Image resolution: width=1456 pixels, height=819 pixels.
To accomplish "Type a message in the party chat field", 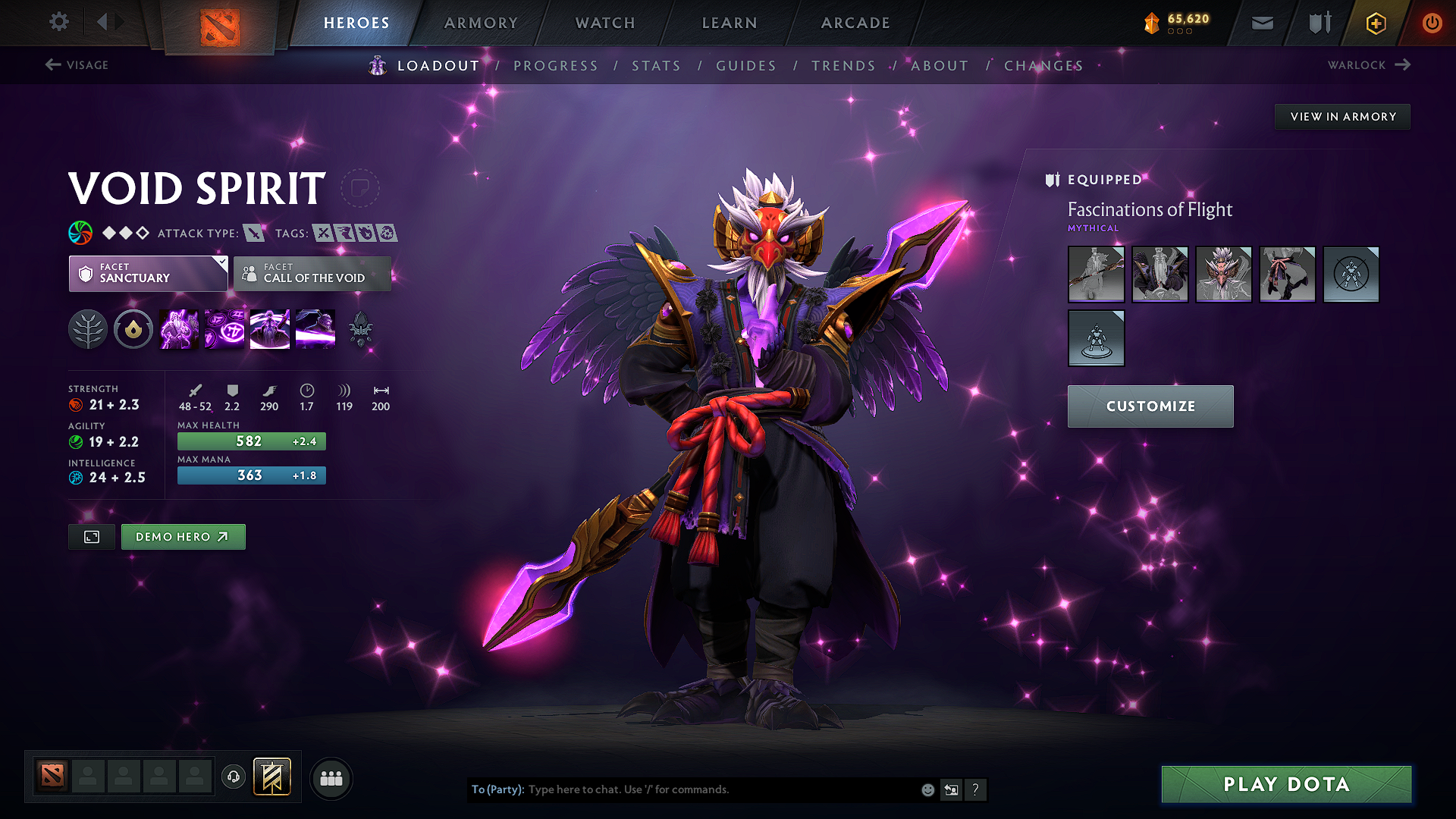I will click(682, 789).
